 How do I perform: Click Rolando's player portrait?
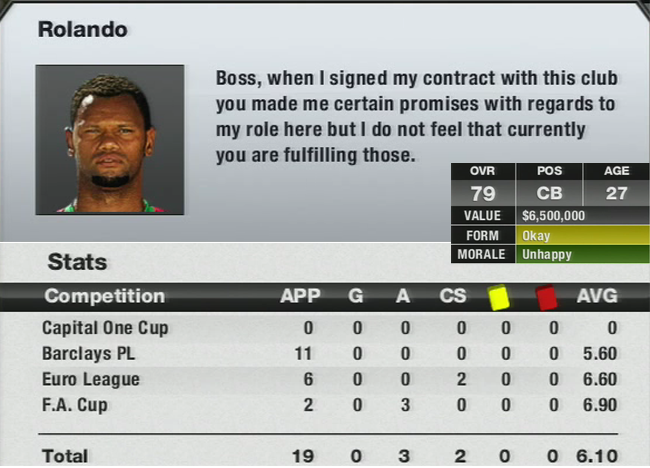[110, 140]
